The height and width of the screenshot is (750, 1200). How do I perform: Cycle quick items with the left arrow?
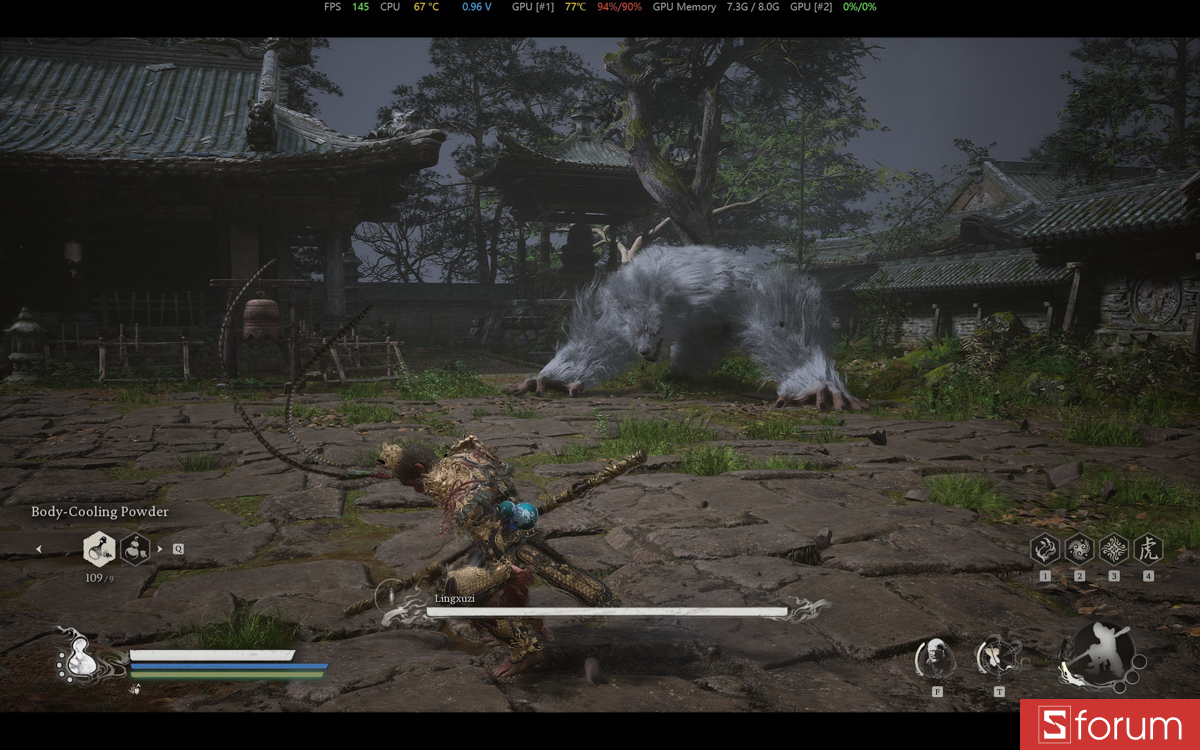[x=39, y=548]
